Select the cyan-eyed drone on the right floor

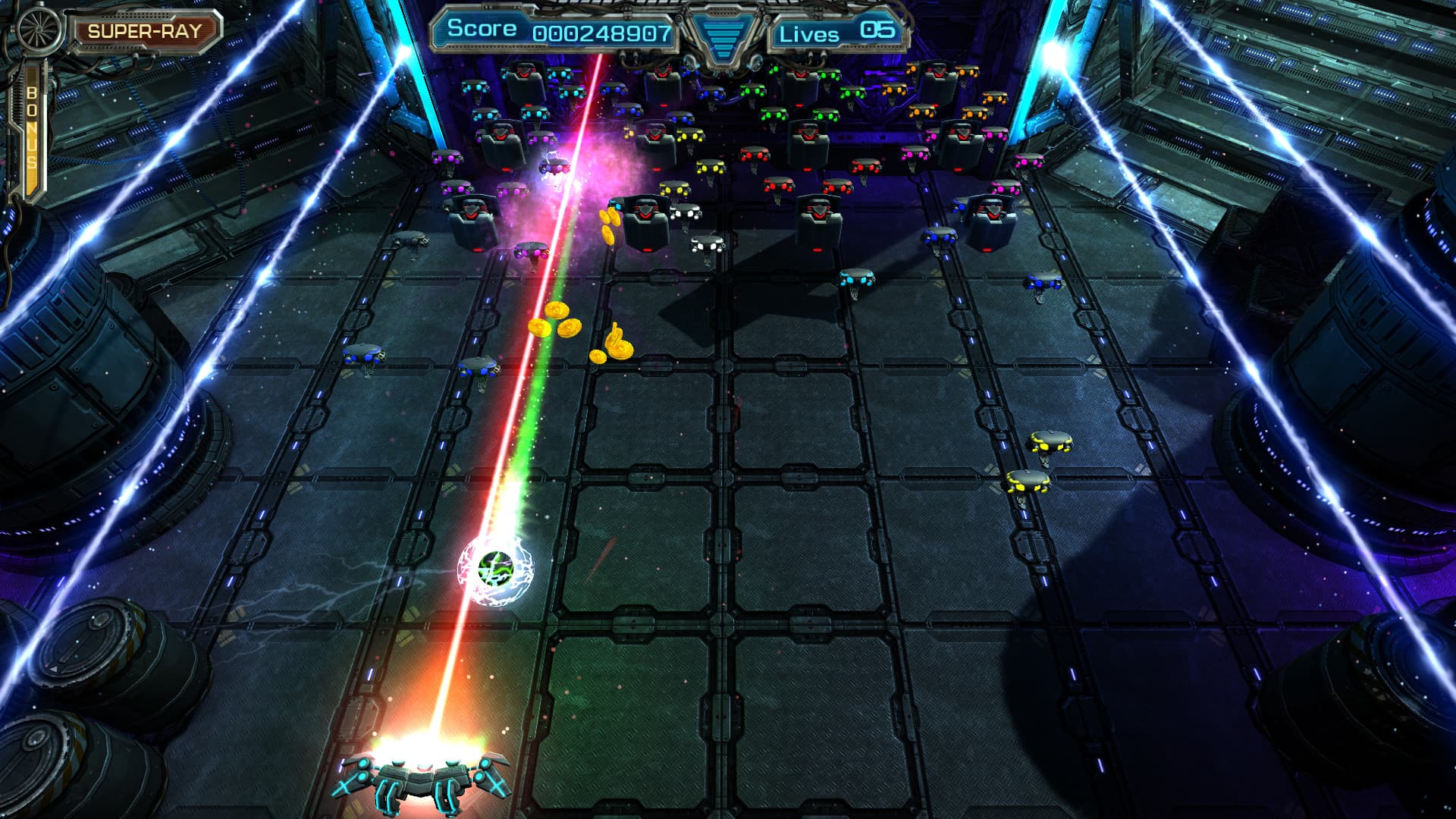[x=857, y=277]
